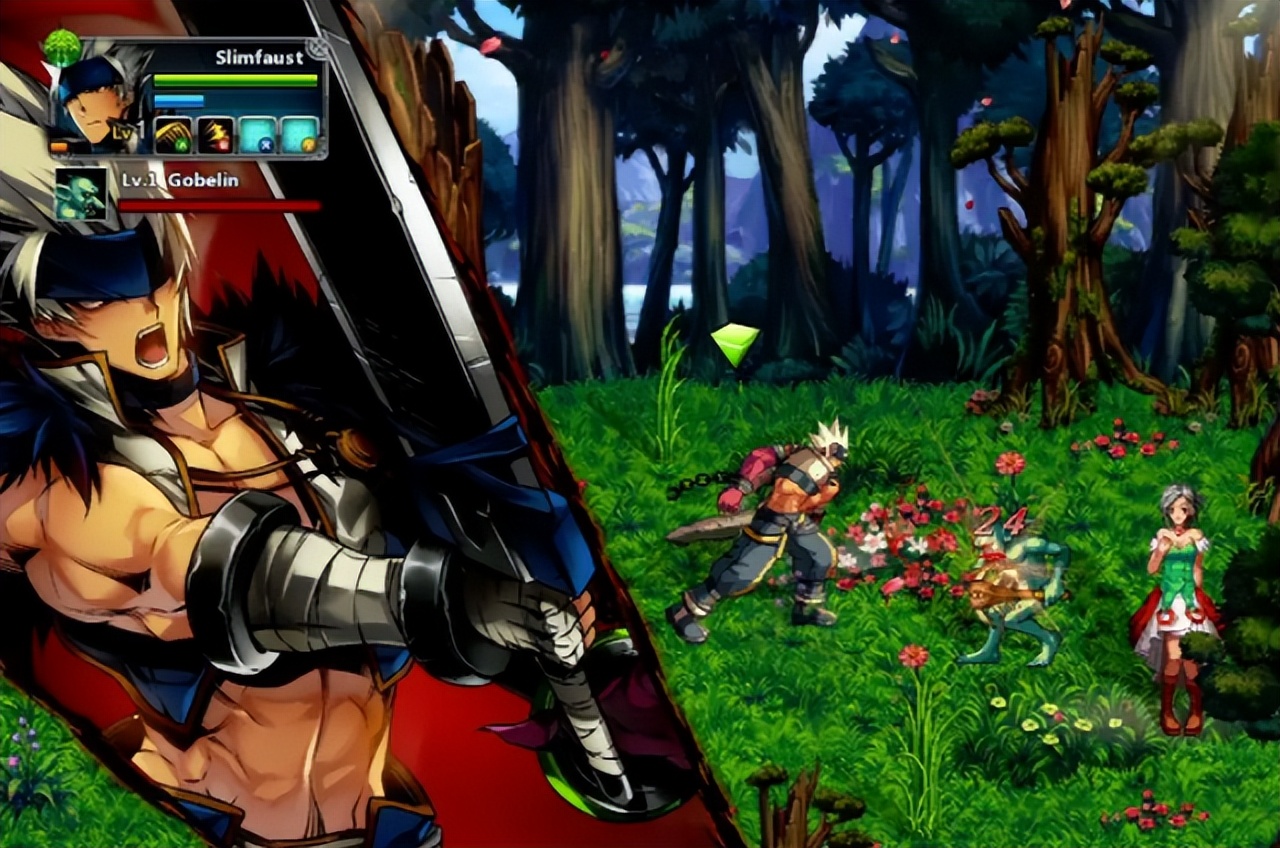Select the empty skill slot with blue badge
Image resolution: width=1280 pixels, height=848 pixels.
[257, 135]
